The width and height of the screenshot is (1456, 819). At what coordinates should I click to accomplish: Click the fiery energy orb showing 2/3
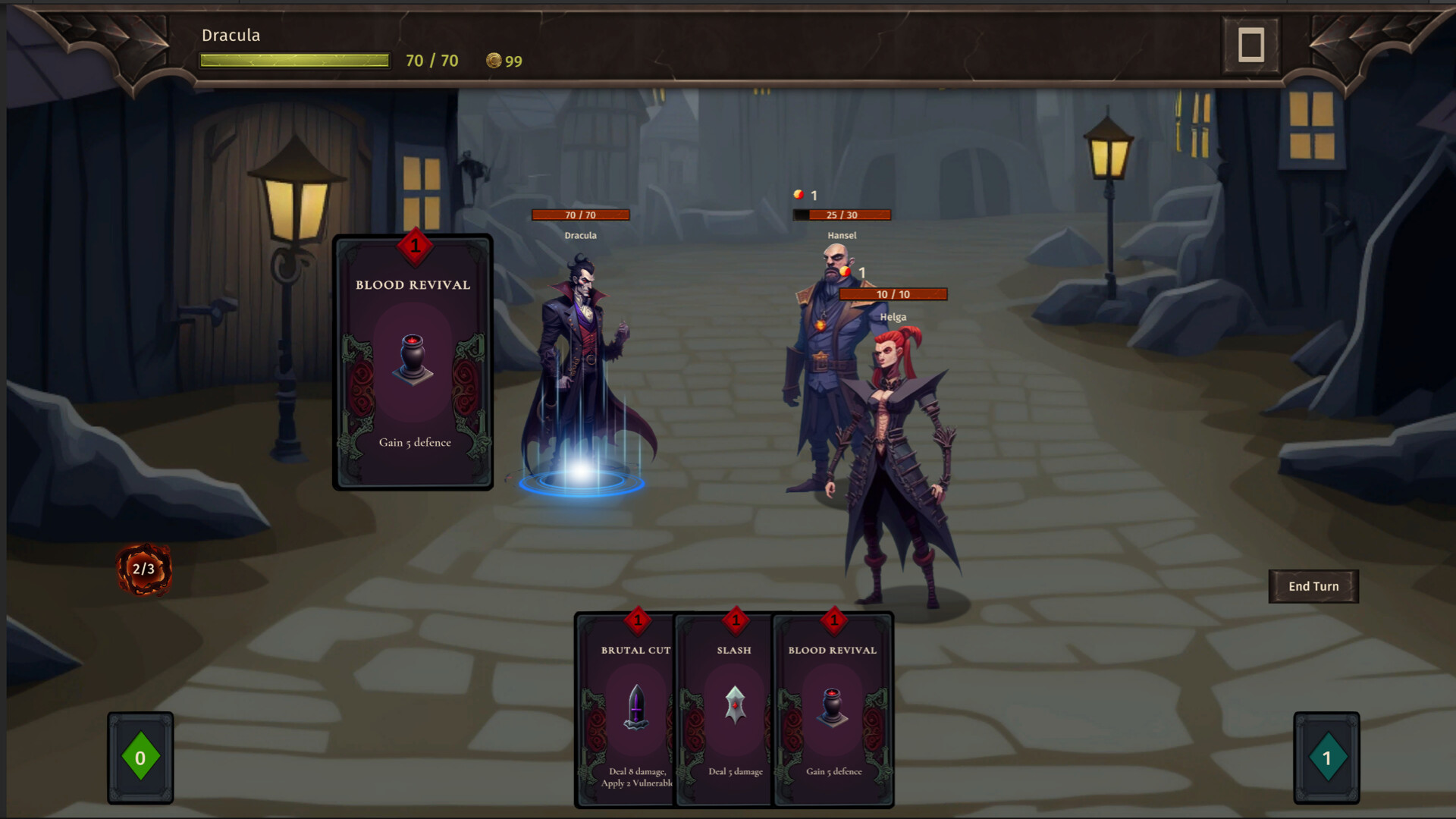144,570
